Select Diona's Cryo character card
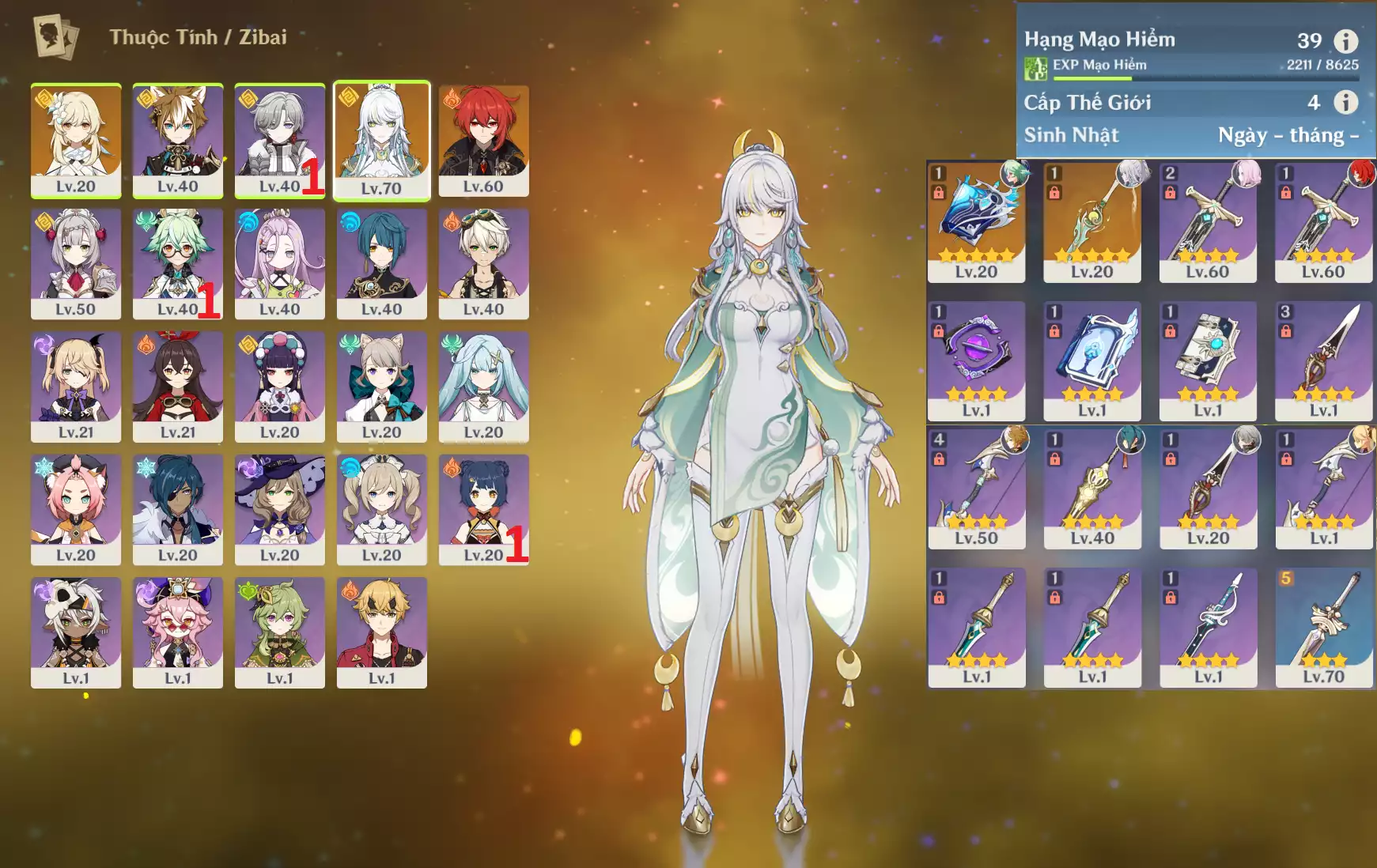Viewport: 1377px width, 868px height. [76, 509]
